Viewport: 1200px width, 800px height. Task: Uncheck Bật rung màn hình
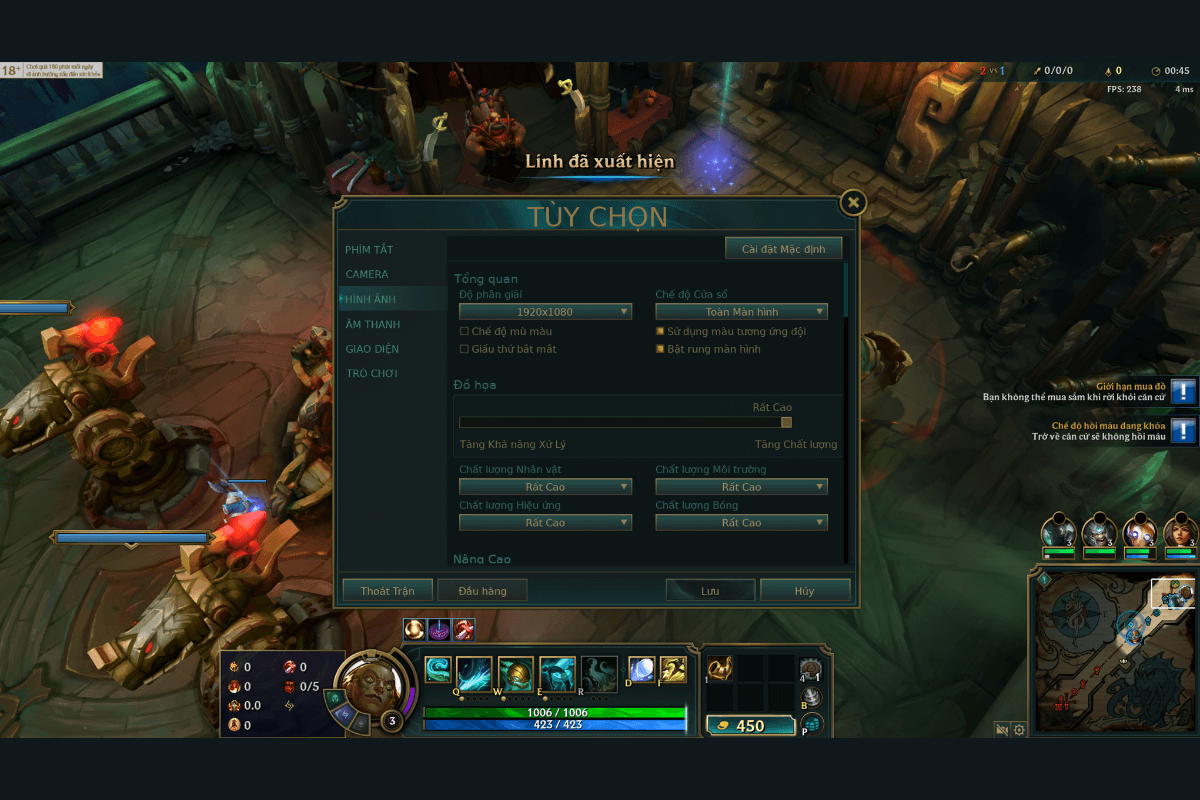[660, 349]
